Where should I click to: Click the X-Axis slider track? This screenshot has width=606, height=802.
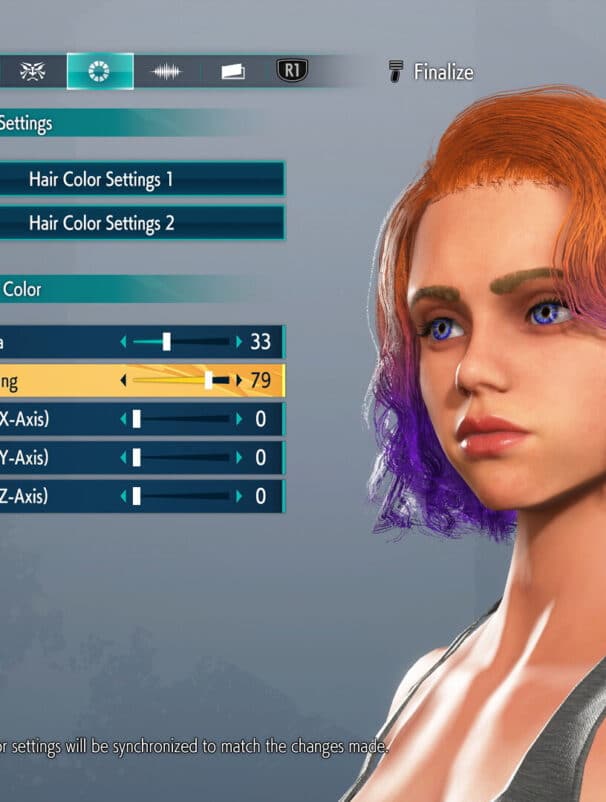(x=181, y=419)
